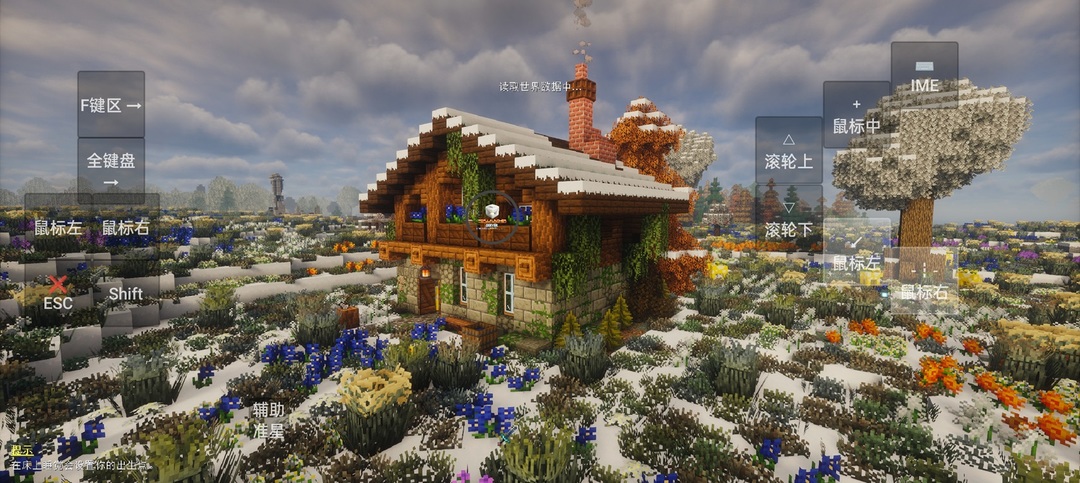This screenshot has width=1080, height=483.
Task: Activate the Shift on-screen key
Action: tap(126, 294)
